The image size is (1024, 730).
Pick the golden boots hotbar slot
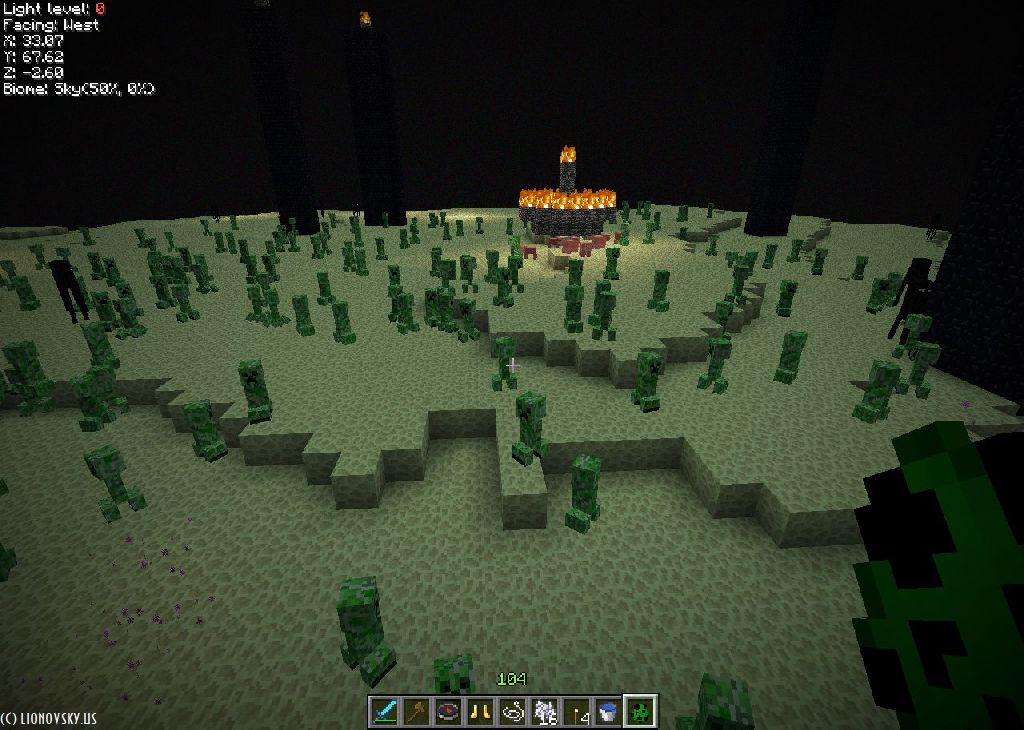(480, 711)
